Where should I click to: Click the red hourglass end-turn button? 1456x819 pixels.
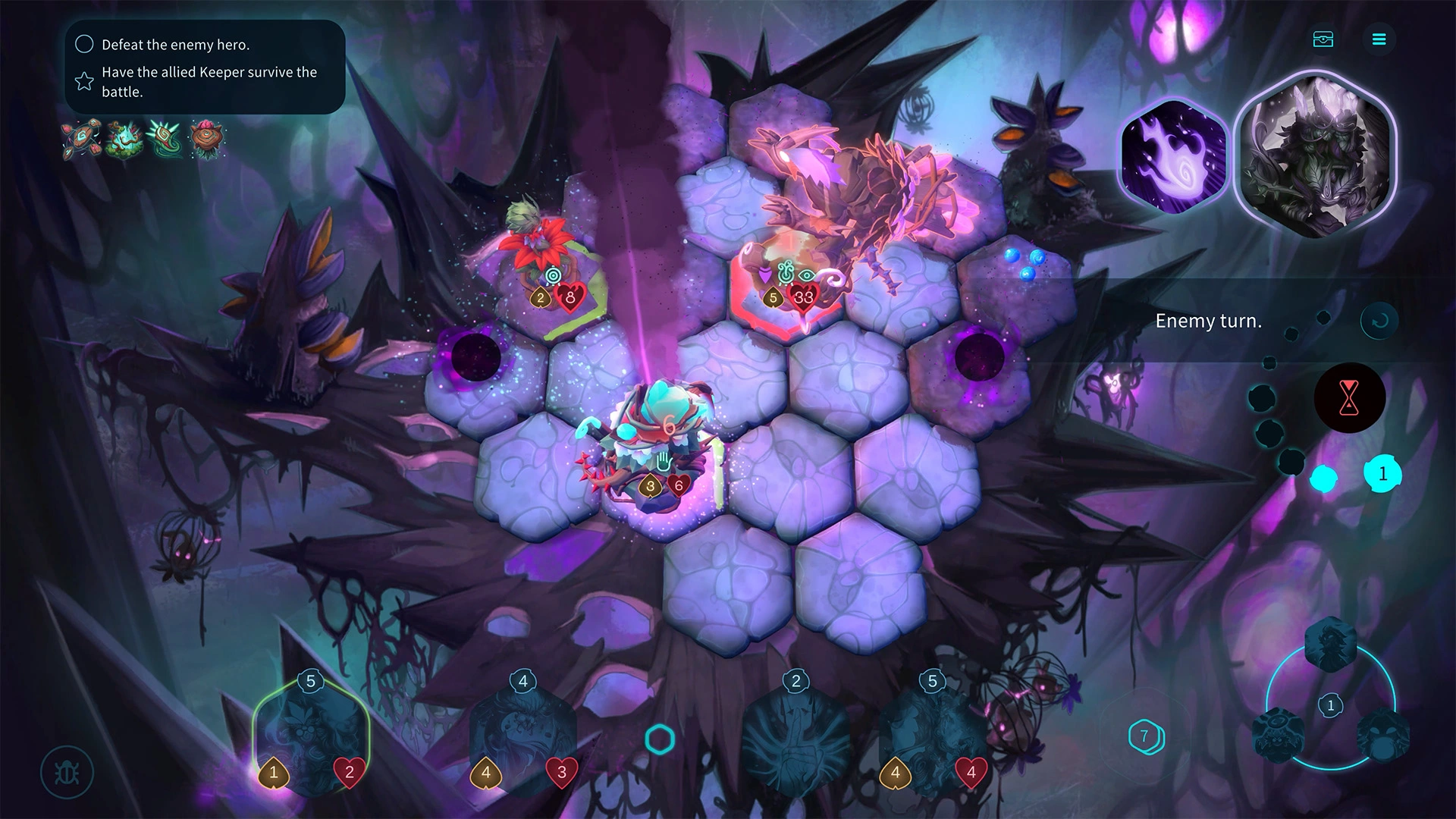(1349, 397)
